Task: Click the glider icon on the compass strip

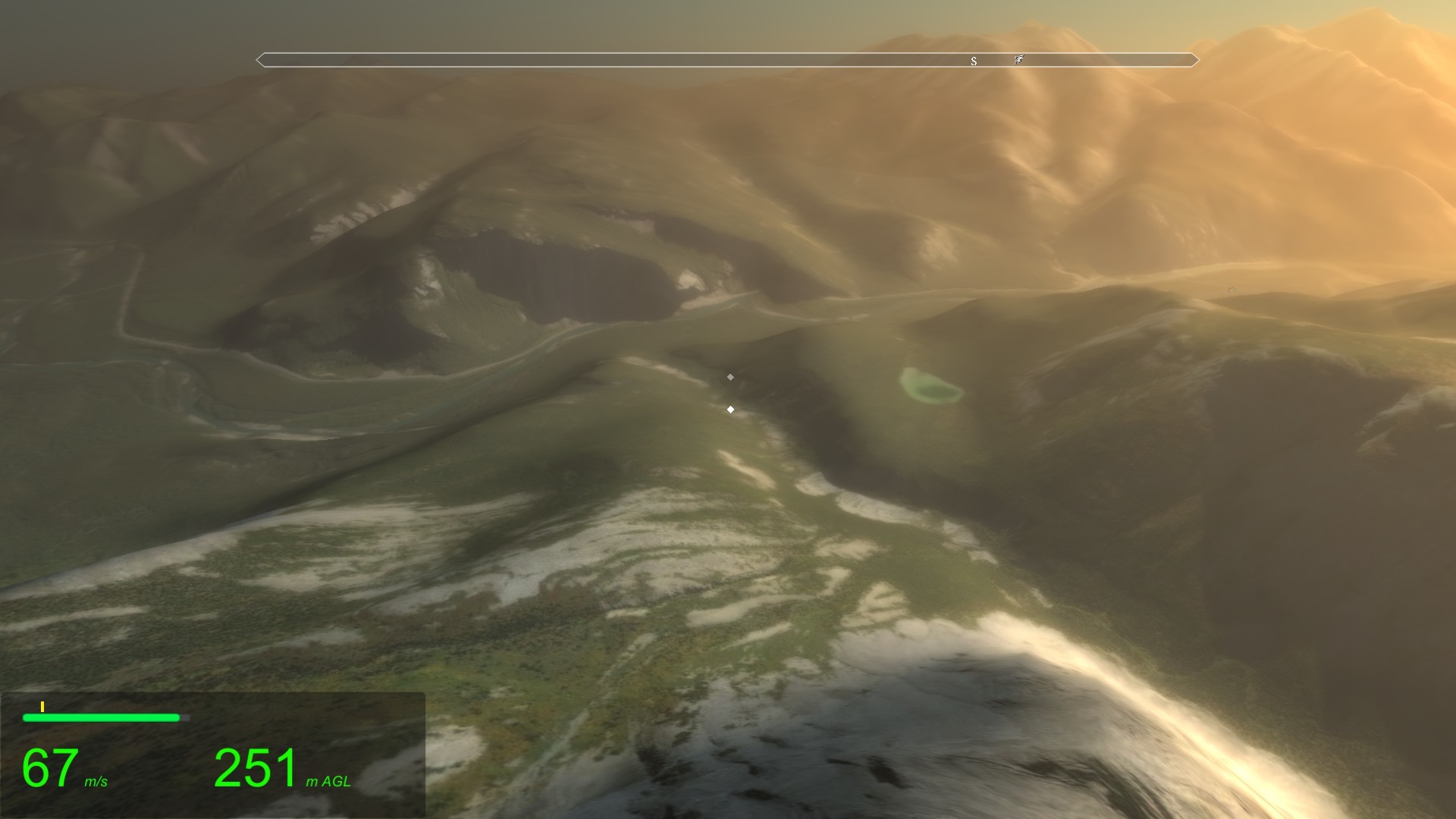Action: coord(1019,59)
